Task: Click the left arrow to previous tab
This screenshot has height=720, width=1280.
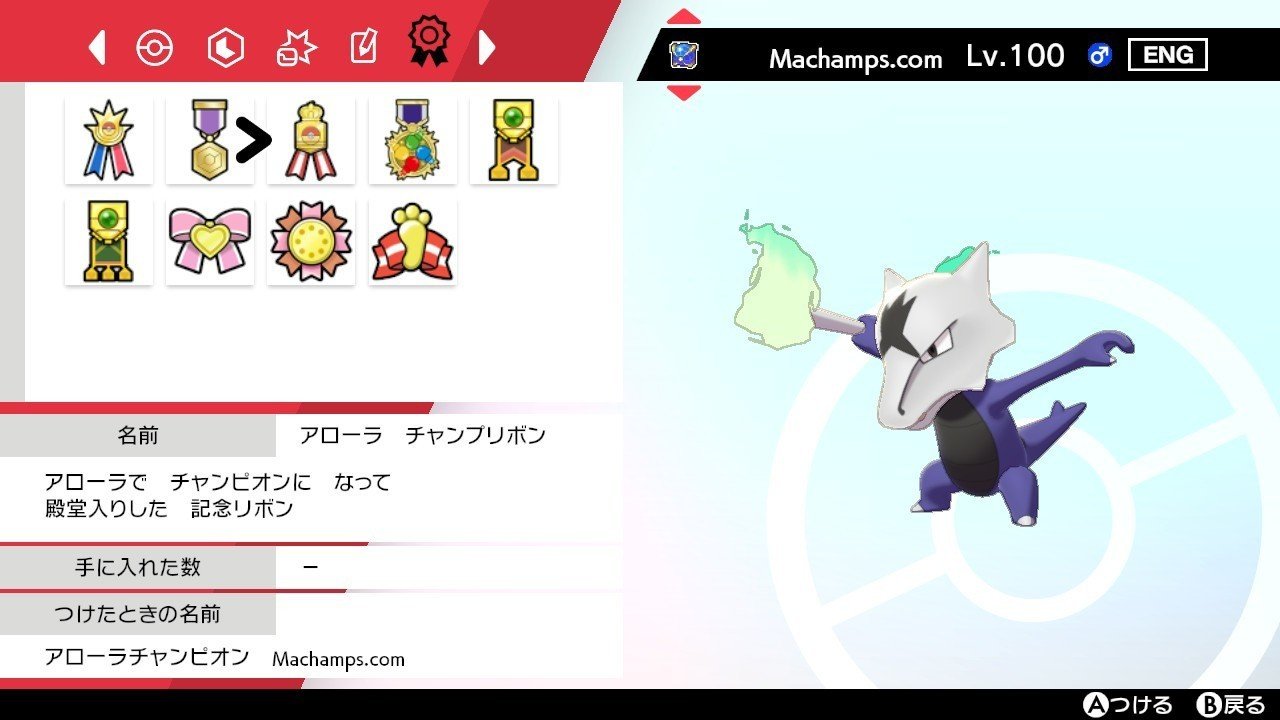Action: click(x=96, y=46)
